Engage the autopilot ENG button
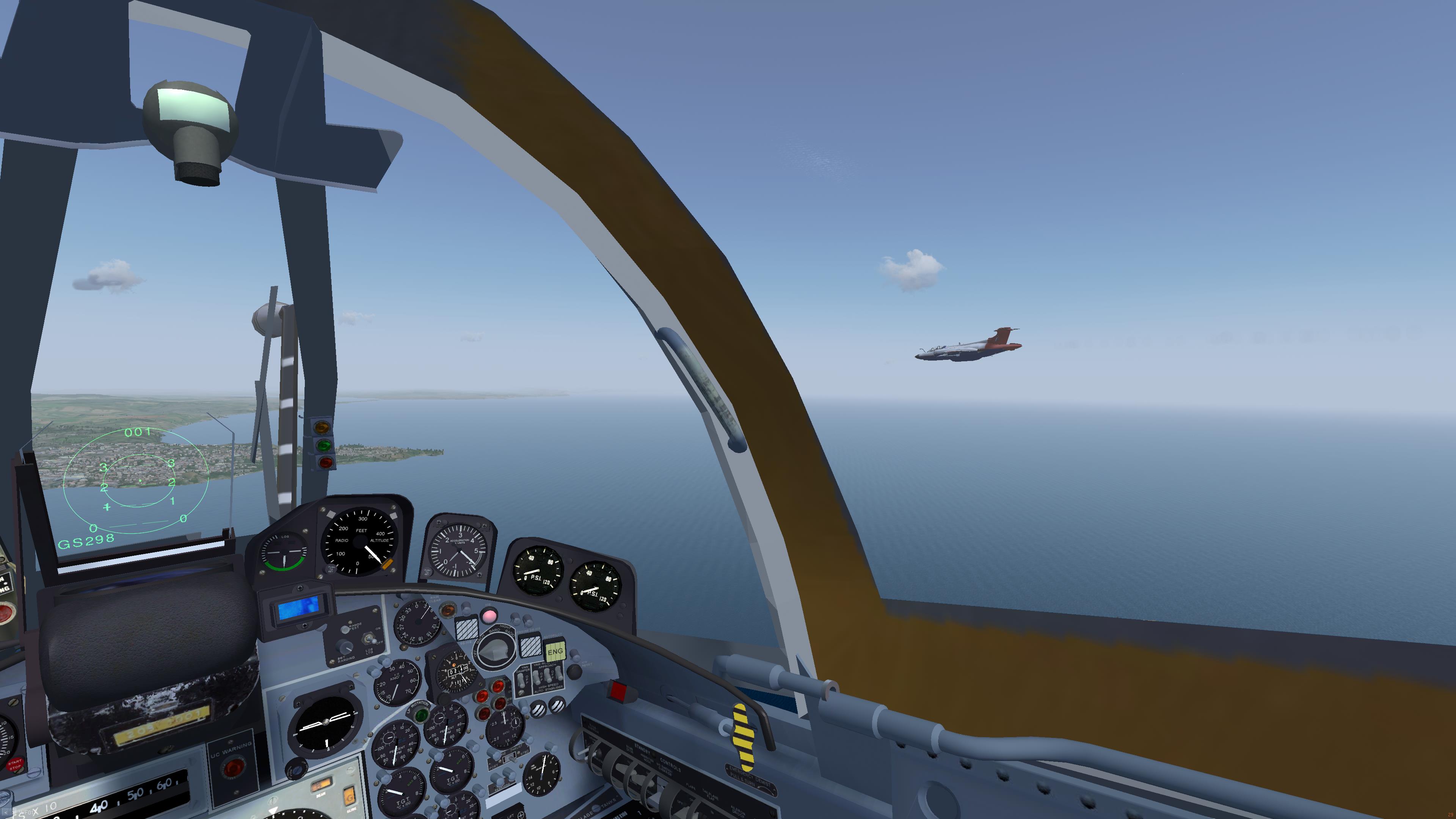 coord(554,651)
